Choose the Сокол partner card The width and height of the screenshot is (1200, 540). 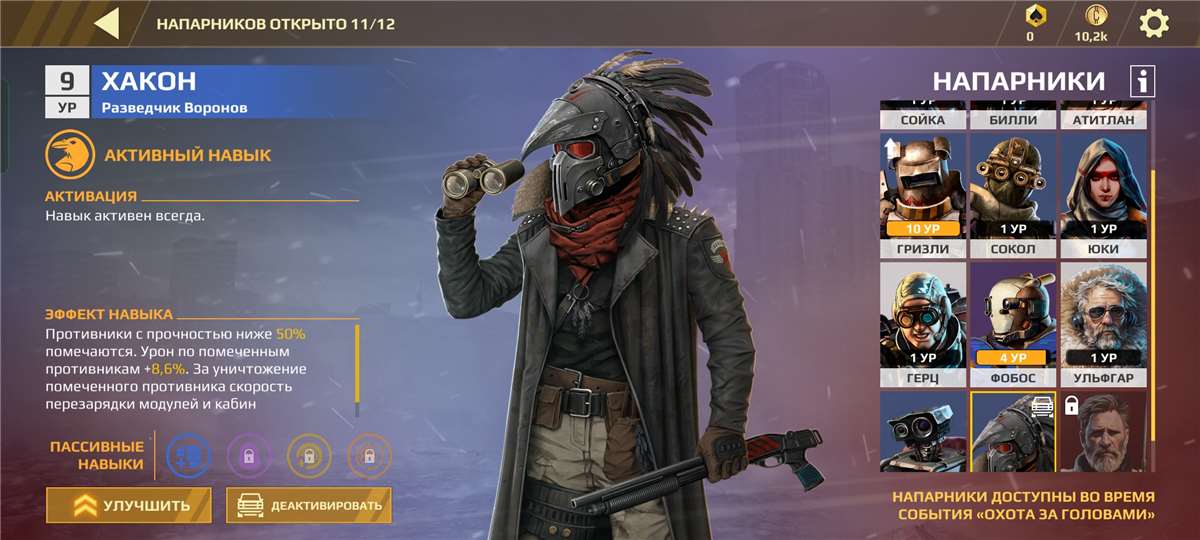(1012, 196)
